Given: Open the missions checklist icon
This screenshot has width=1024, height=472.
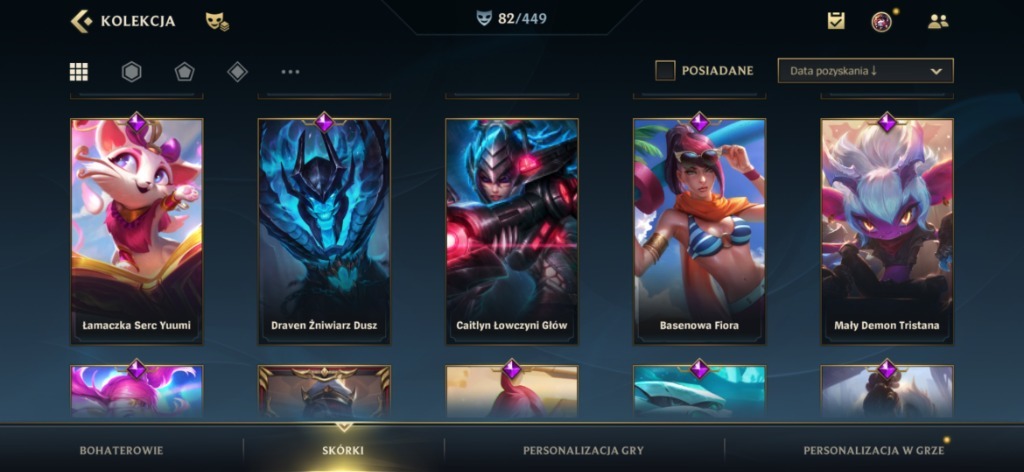Looking at the screenshot, I should 836,21.
